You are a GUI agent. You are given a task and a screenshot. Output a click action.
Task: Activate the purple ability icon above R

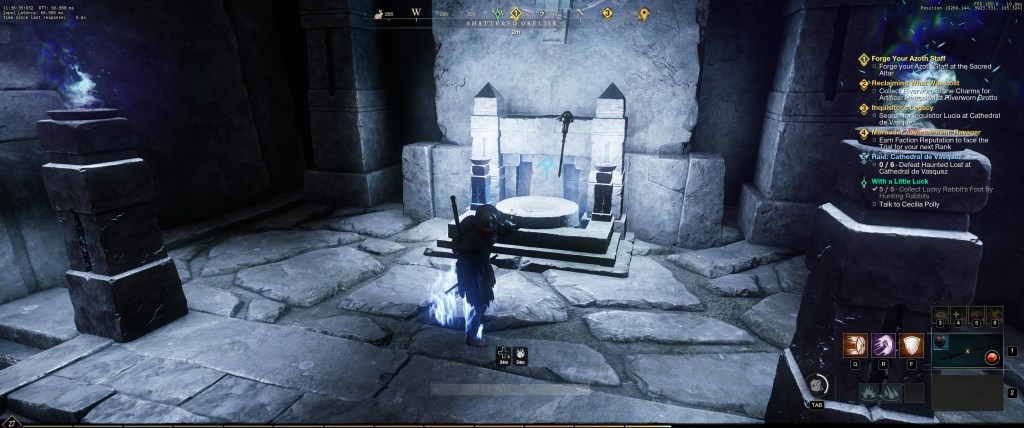pyautogui.click(x=883, y=343)
